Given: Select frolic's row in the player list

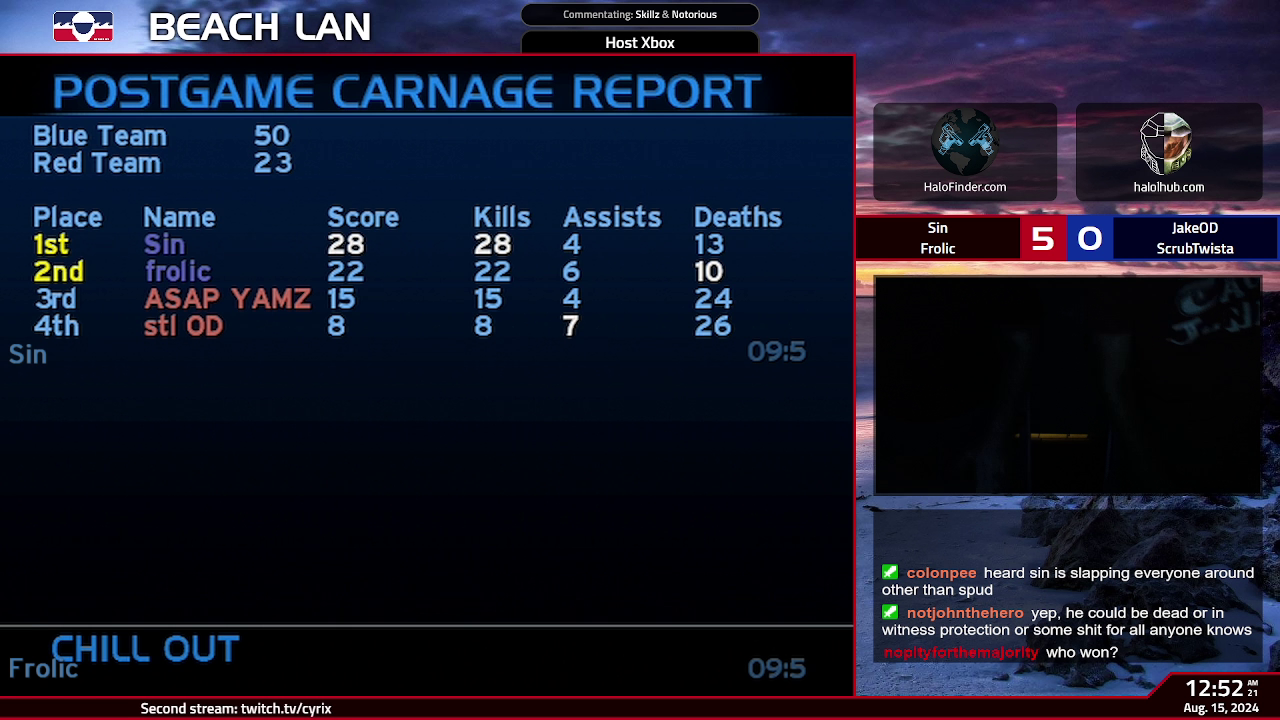Looking at the screenshot, I should (177, 272).
